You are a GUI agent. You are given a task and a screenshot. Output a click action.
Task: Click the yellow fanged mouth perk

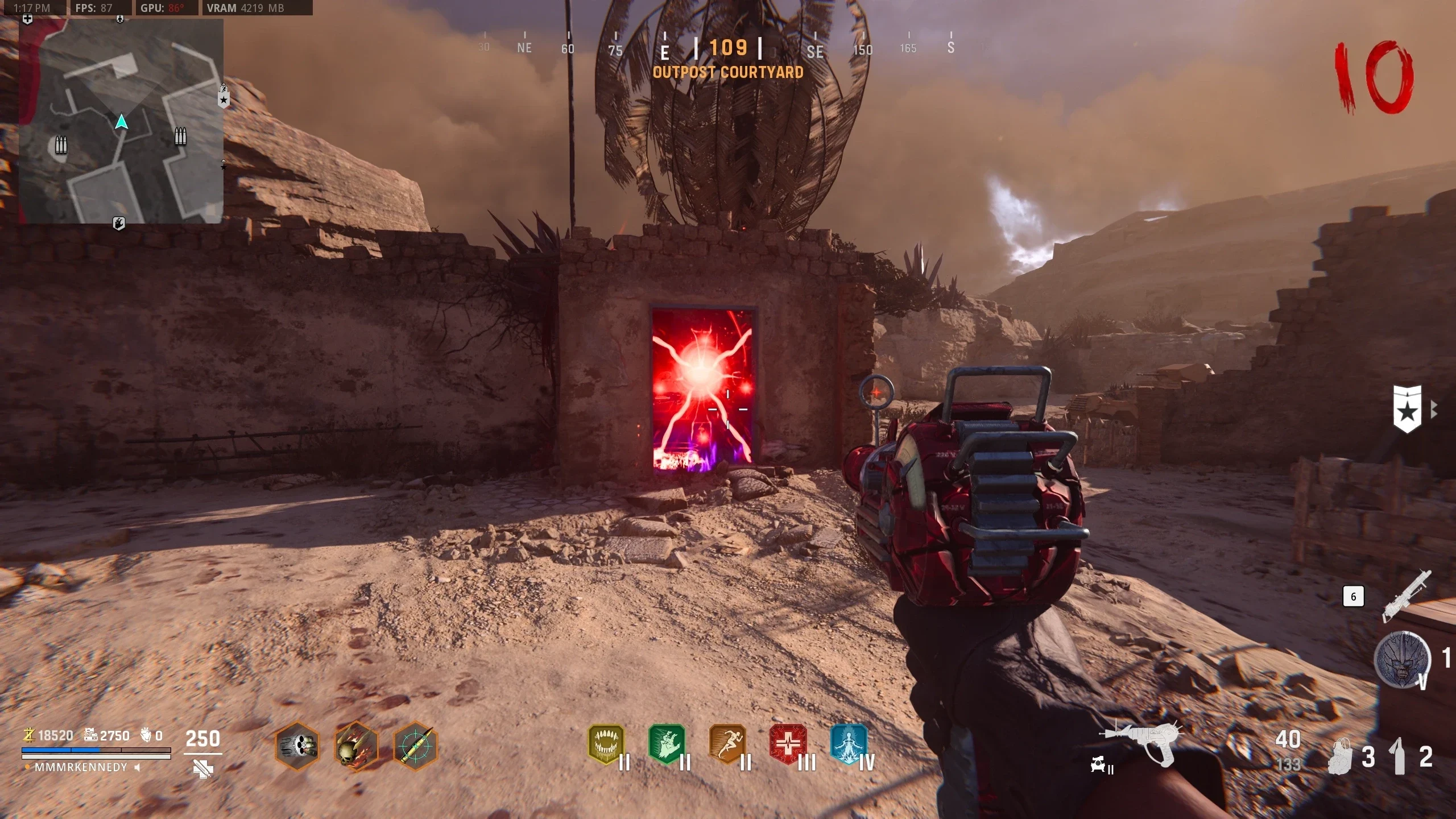(x=606, y=744)
